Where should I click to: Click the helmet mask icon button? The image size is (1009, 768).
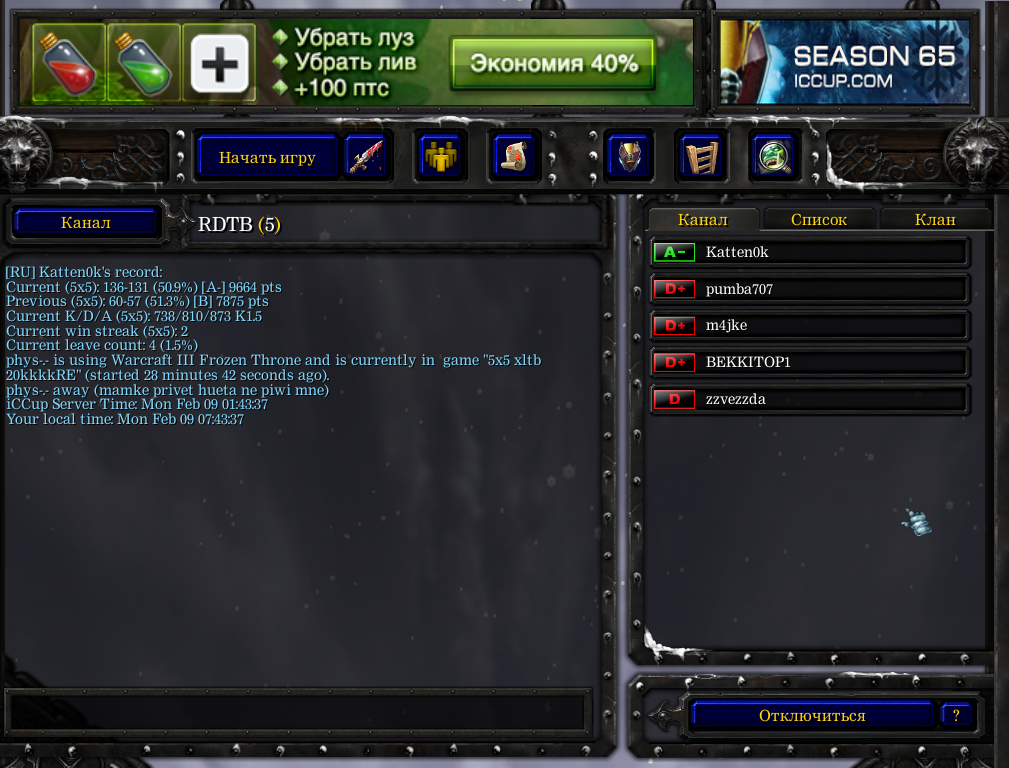pos(629,157)
